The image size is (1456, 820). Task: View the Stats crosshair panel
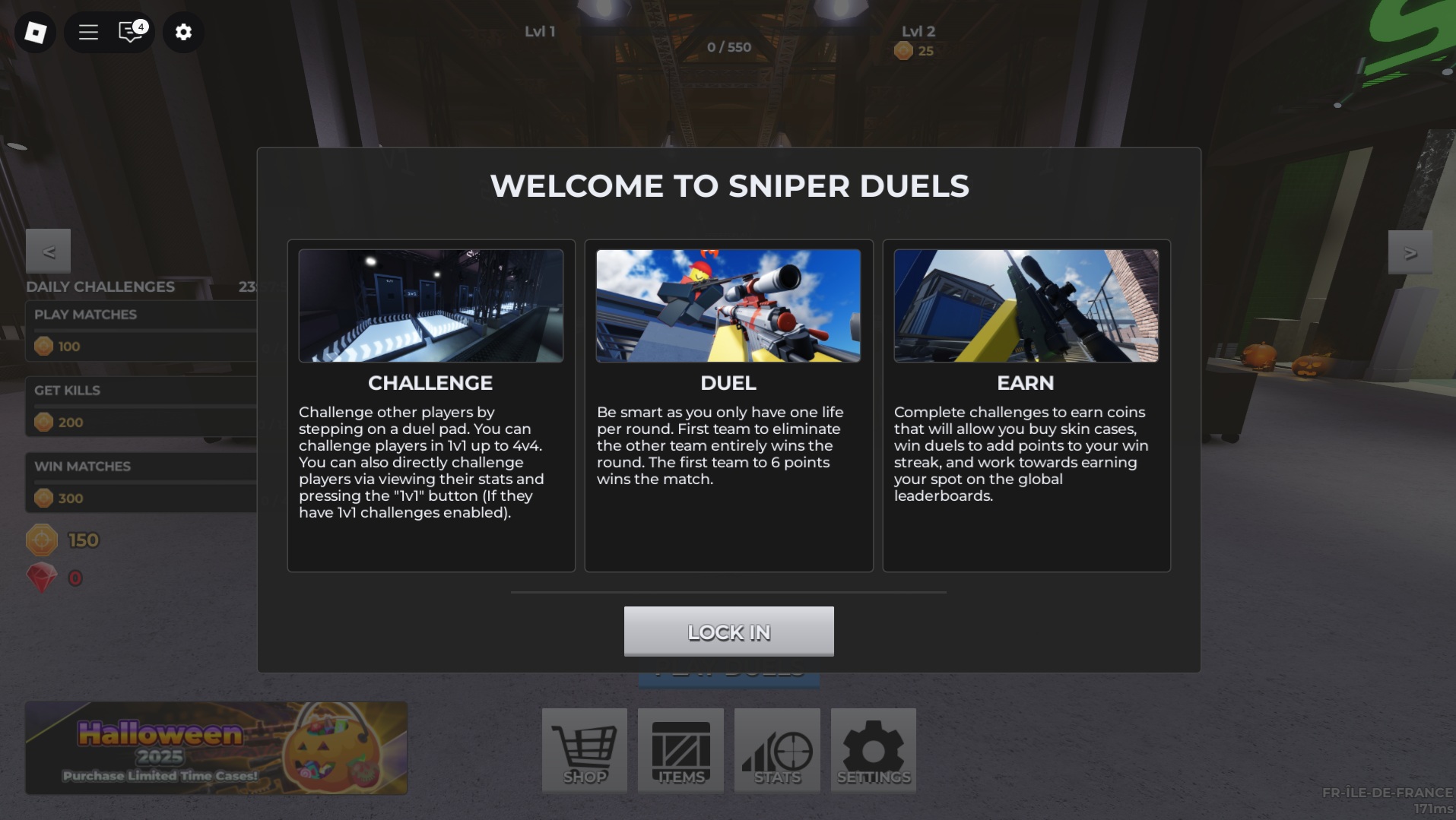point(776,751)
